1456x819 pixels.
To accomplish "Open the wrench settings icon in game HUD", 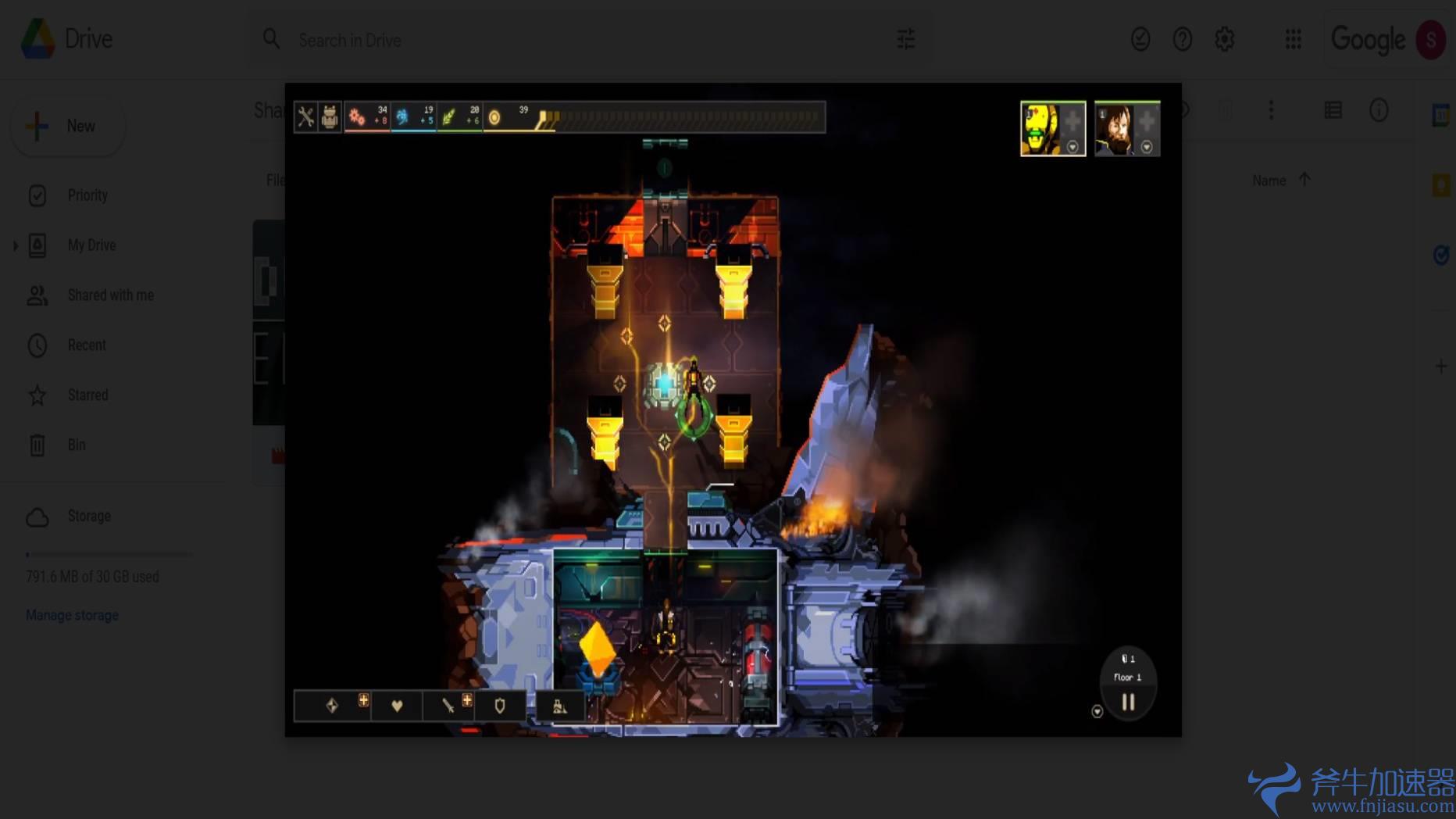I will point(307,117).
